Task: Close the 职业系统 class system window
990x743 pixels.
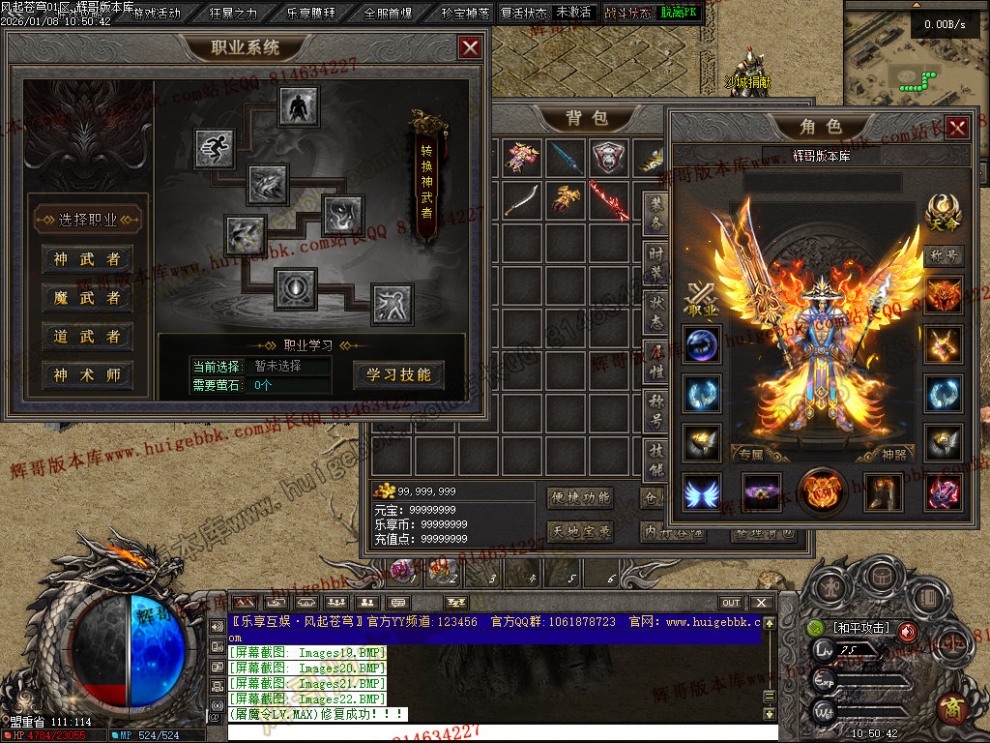Action: tap(470, 47)
